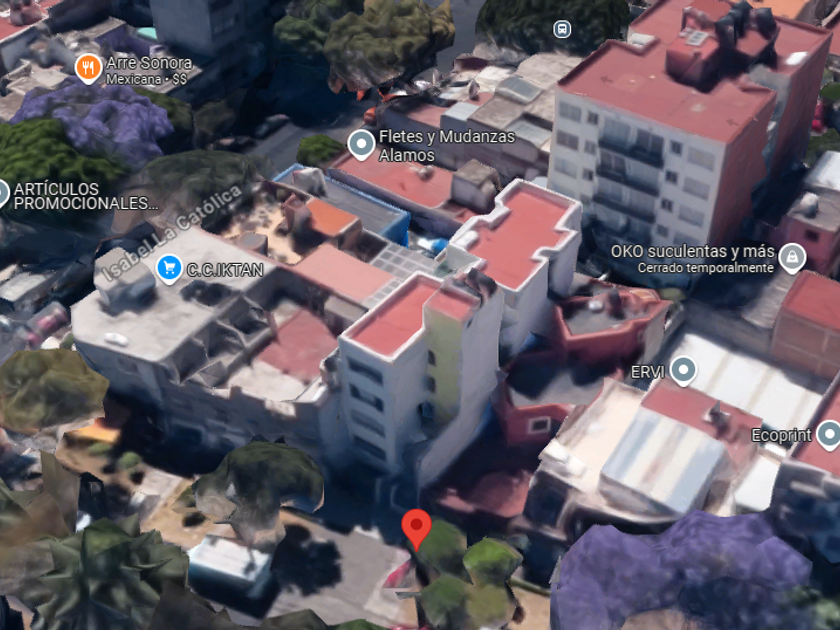840x630 pixels.
Task: Open the Arre Sonora restaurant marker
Action: (88, 68)
